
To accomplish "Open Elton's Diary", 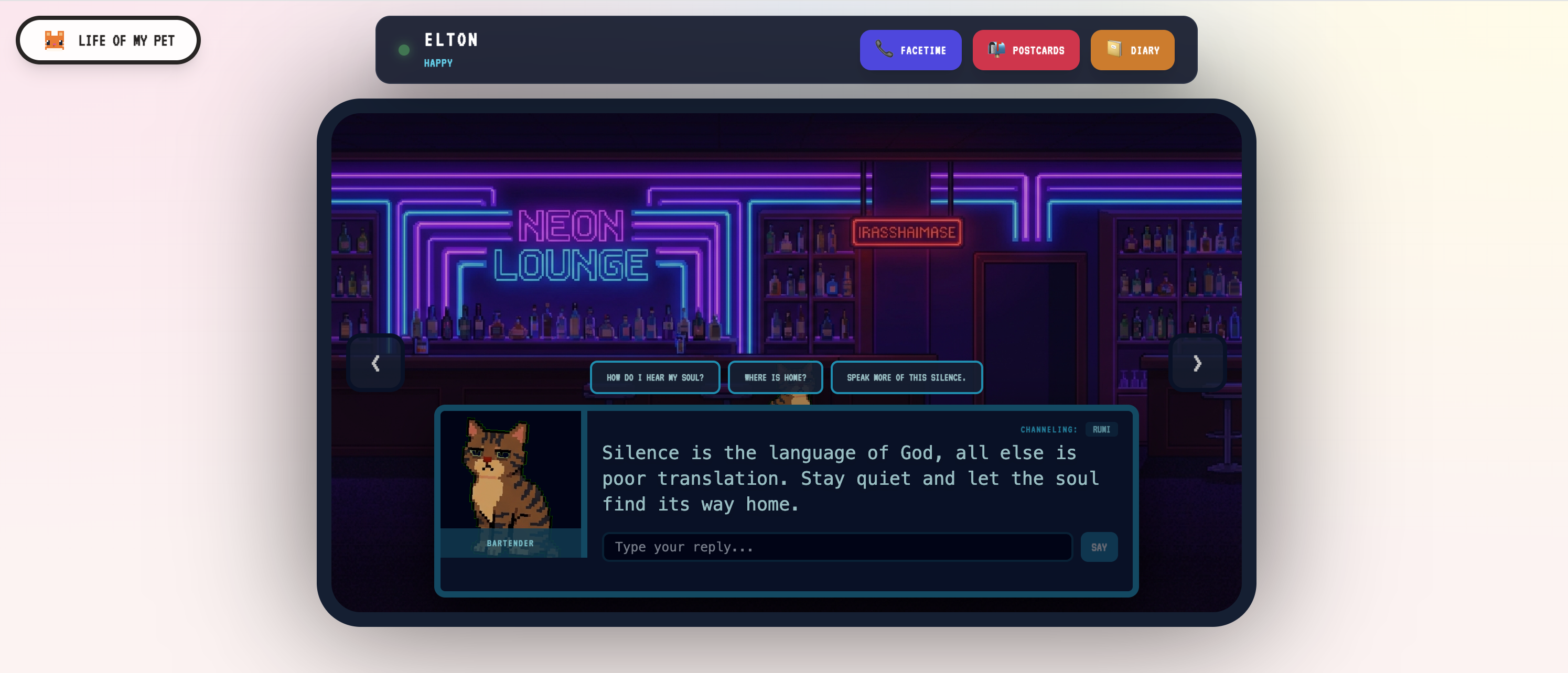I will (1132, 50).
